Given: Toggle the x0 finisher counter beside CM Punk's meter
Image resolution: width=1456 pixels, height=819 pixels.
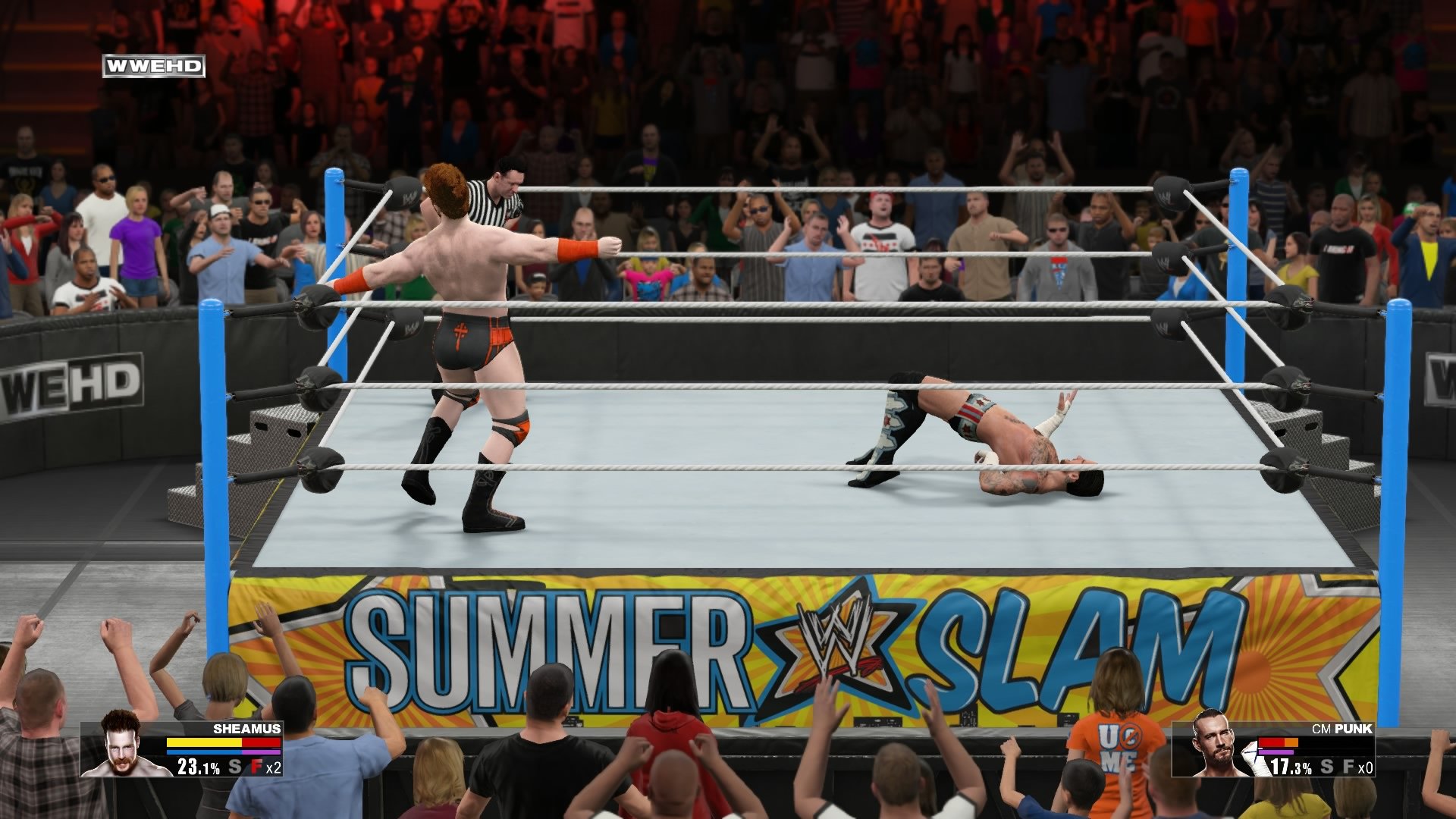Looking at the screenshot, I should [1367, 767].
